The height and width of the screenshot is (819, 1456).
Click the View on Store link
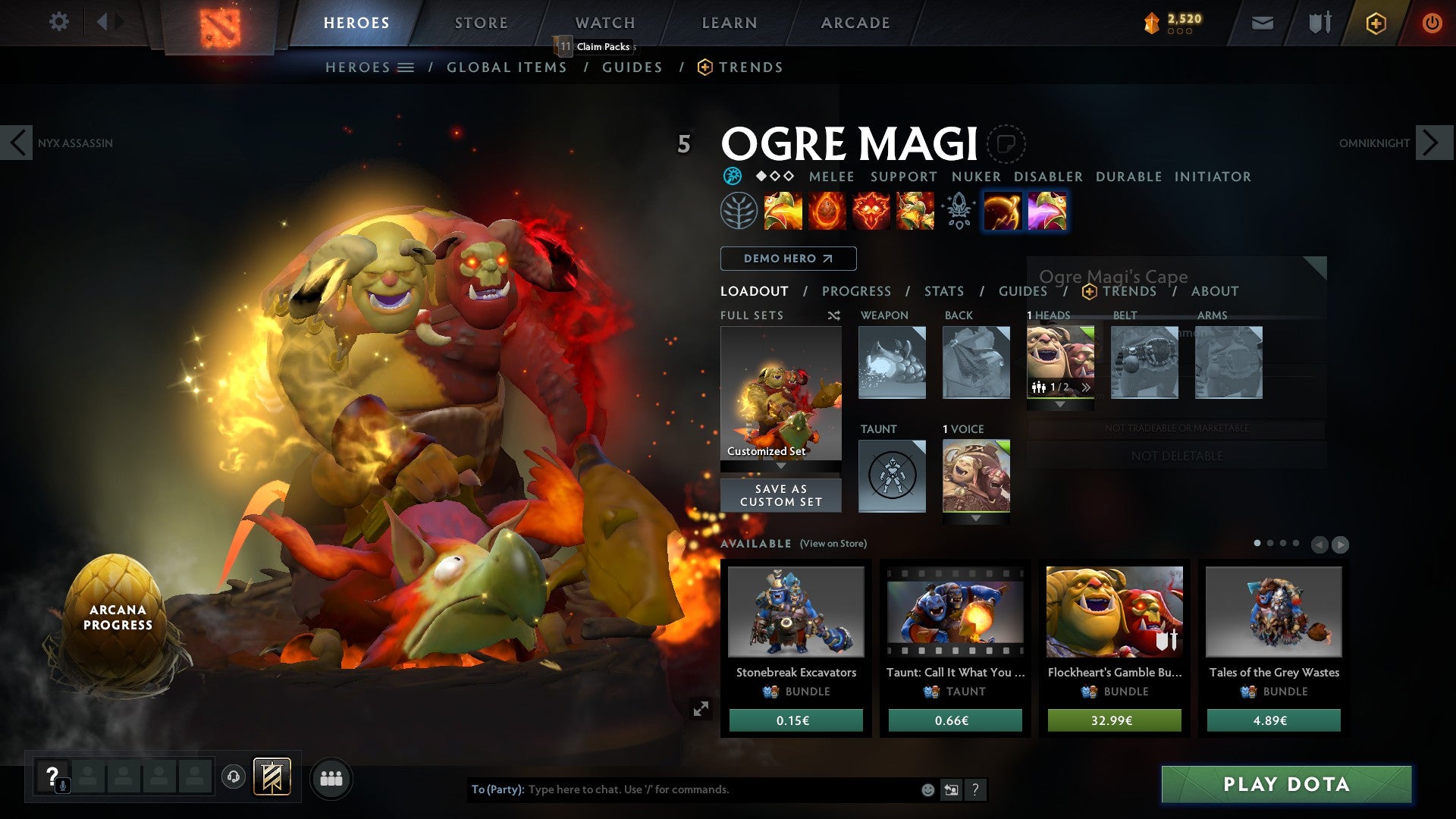click(x=834, y=544)
